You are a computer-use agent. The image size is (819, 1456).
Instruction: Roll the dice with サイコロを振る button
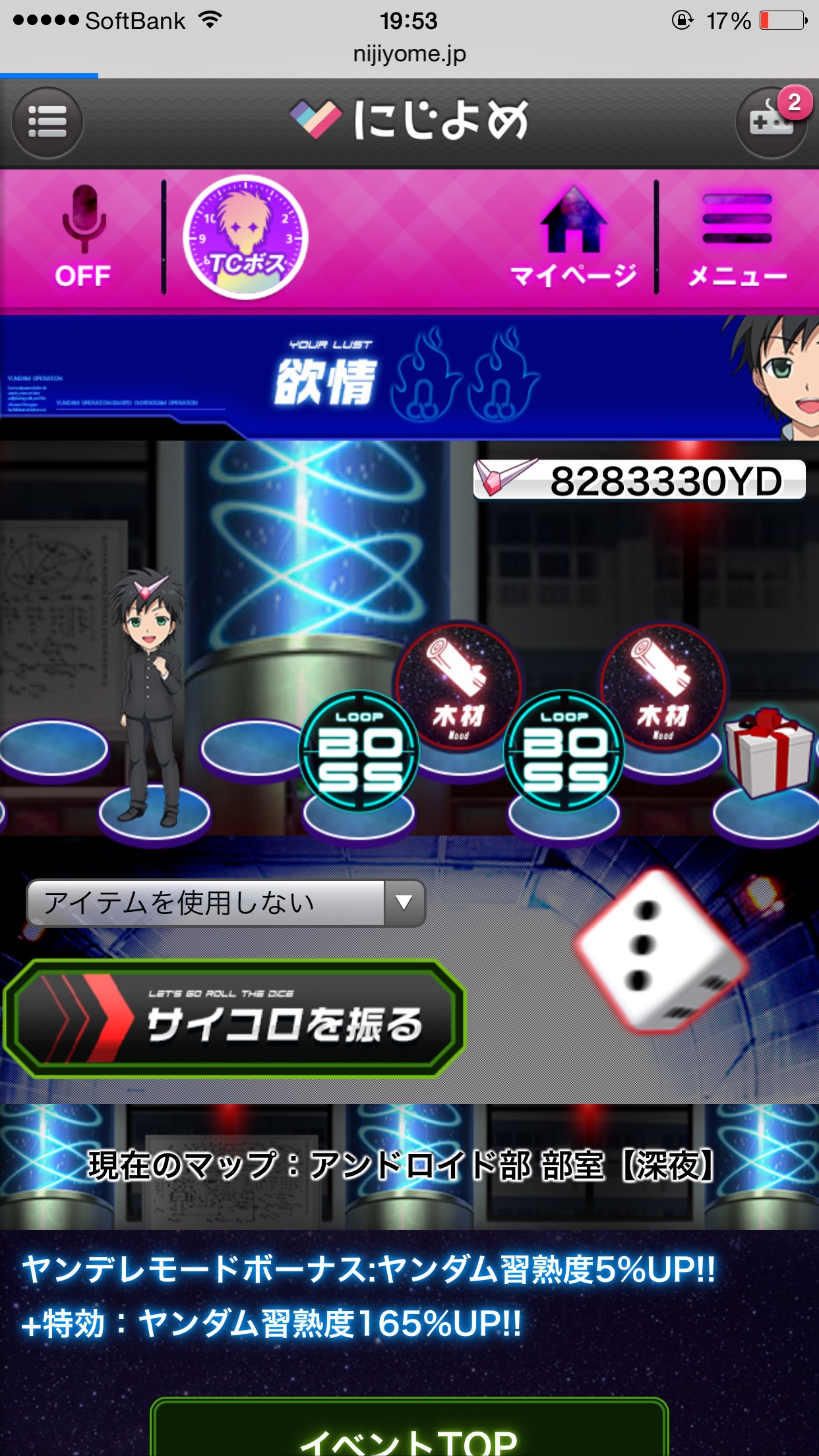point(234,1019)
